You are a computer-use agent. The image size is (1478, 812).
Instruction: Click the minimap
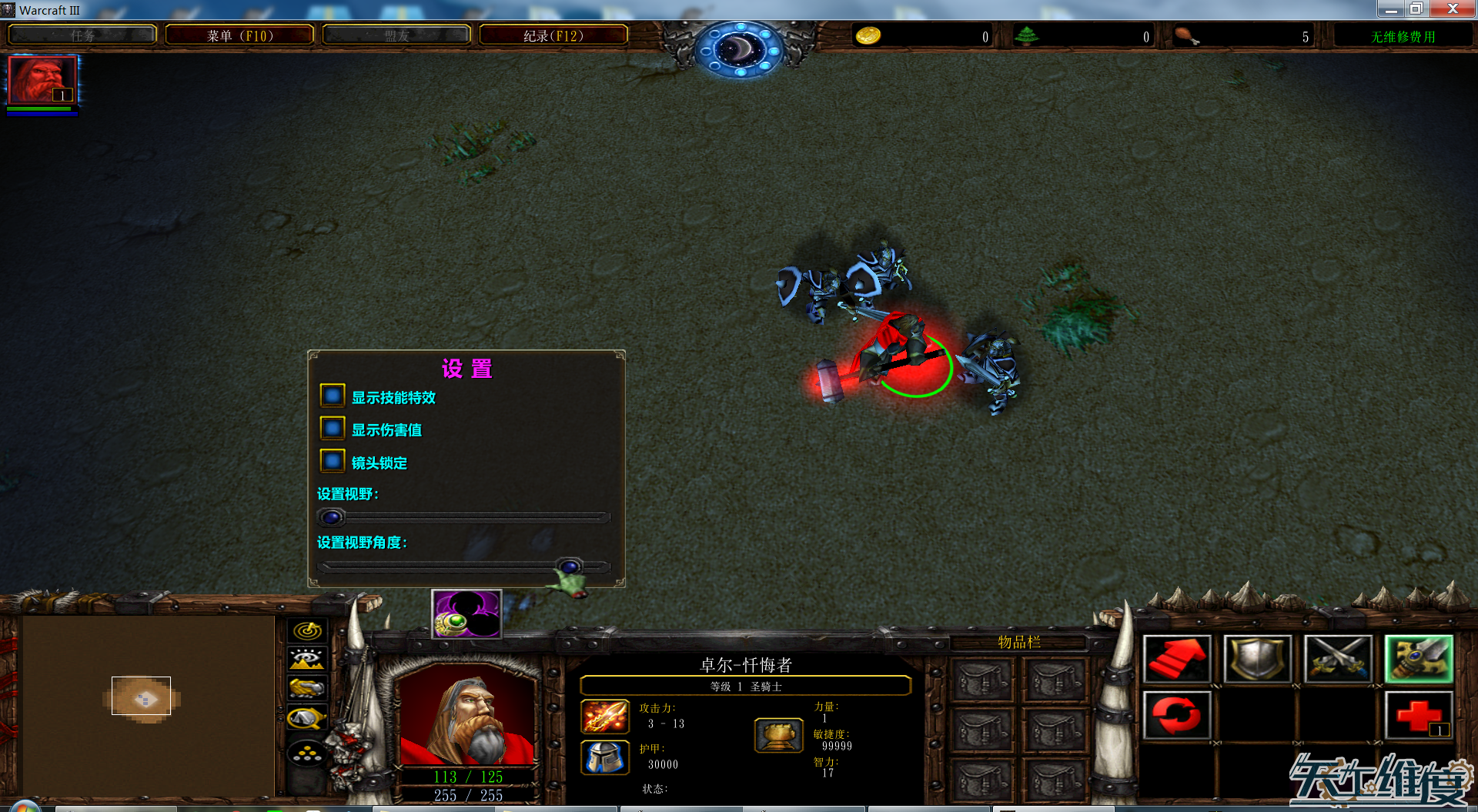point(148,704)
